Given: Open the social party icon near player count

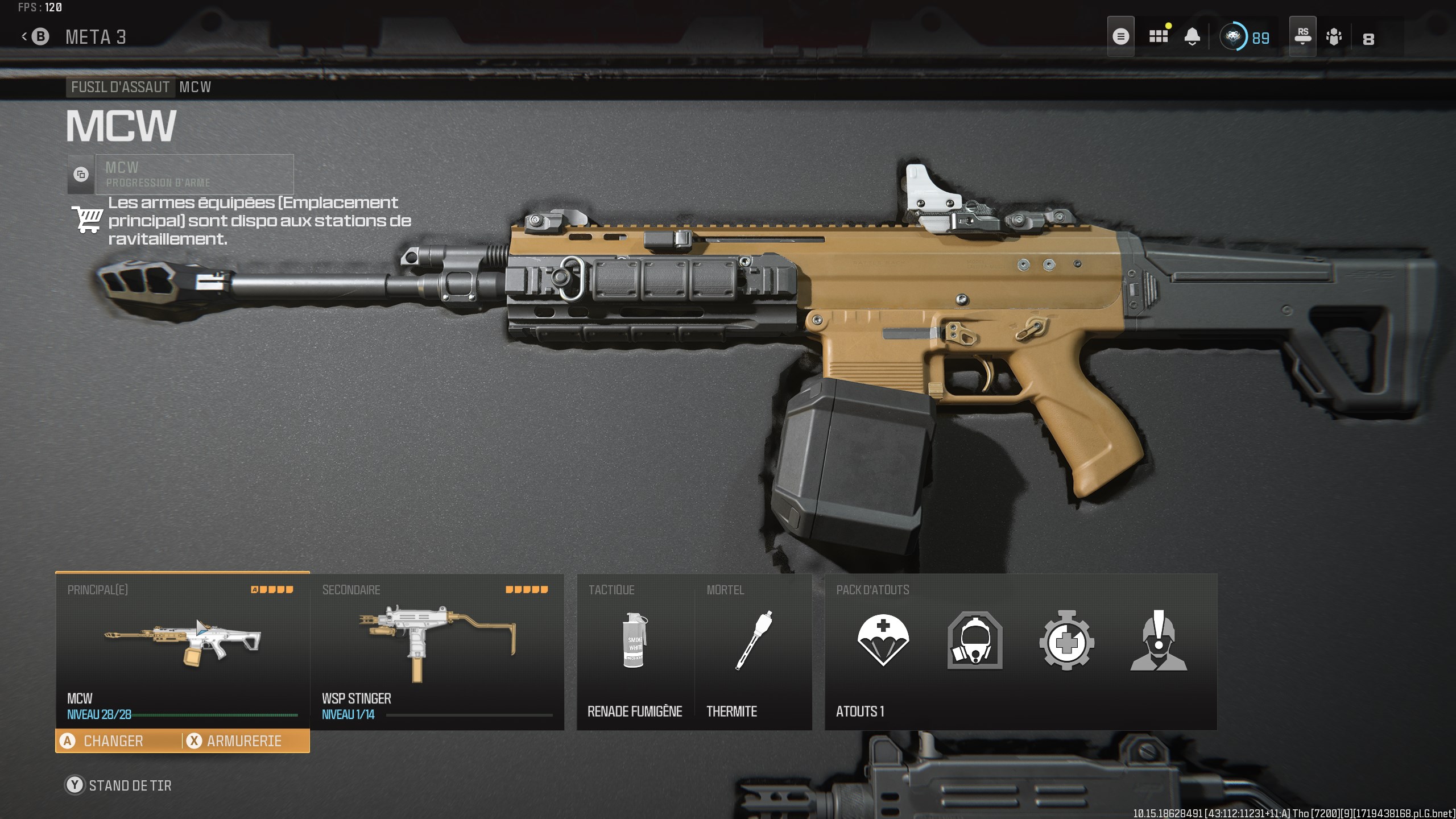Looking at the screenshot, I should 1334,38.
